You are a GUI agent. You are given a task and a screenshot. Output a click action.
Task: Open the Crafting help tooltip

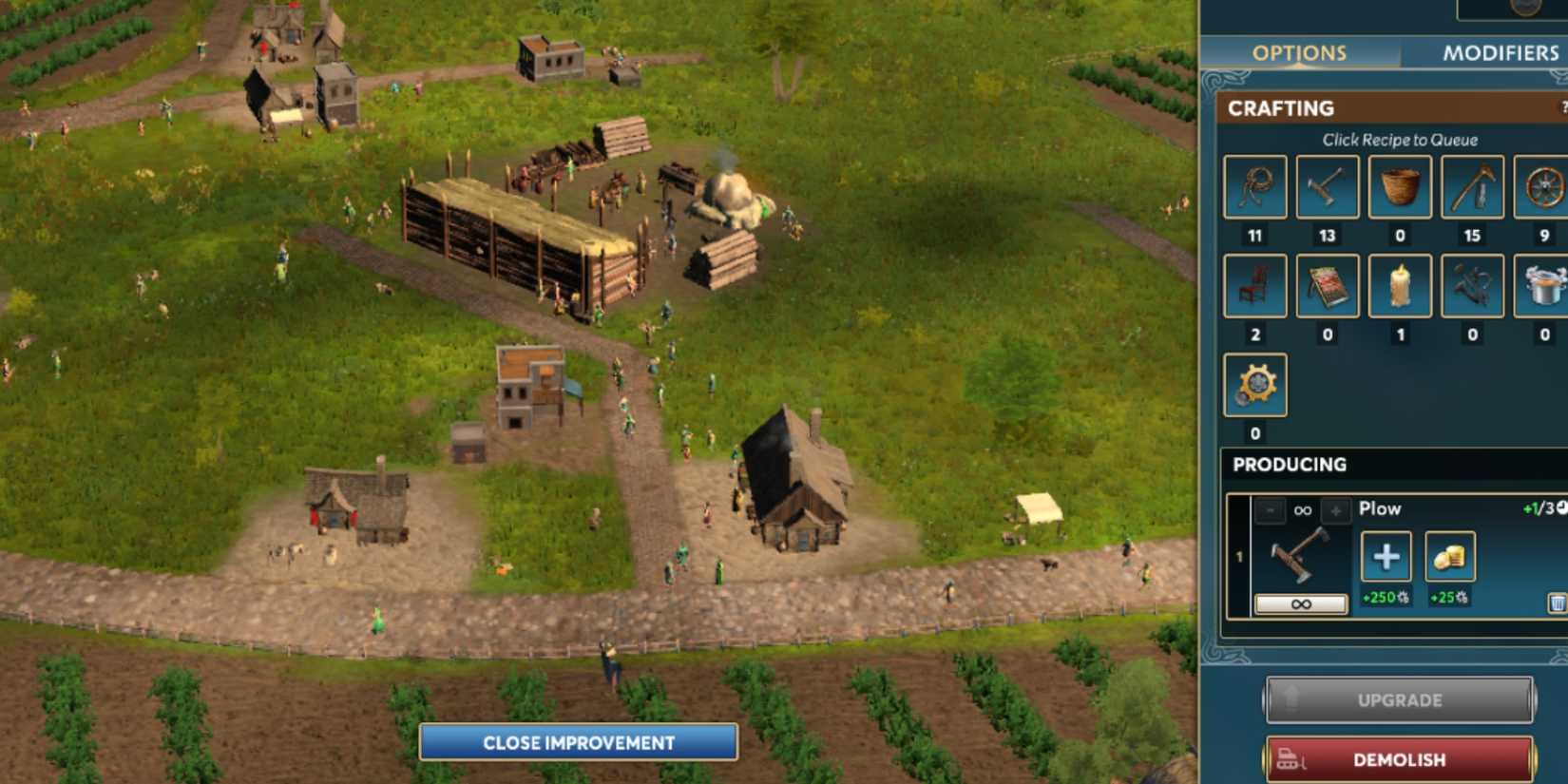[x=1566, y=107]
